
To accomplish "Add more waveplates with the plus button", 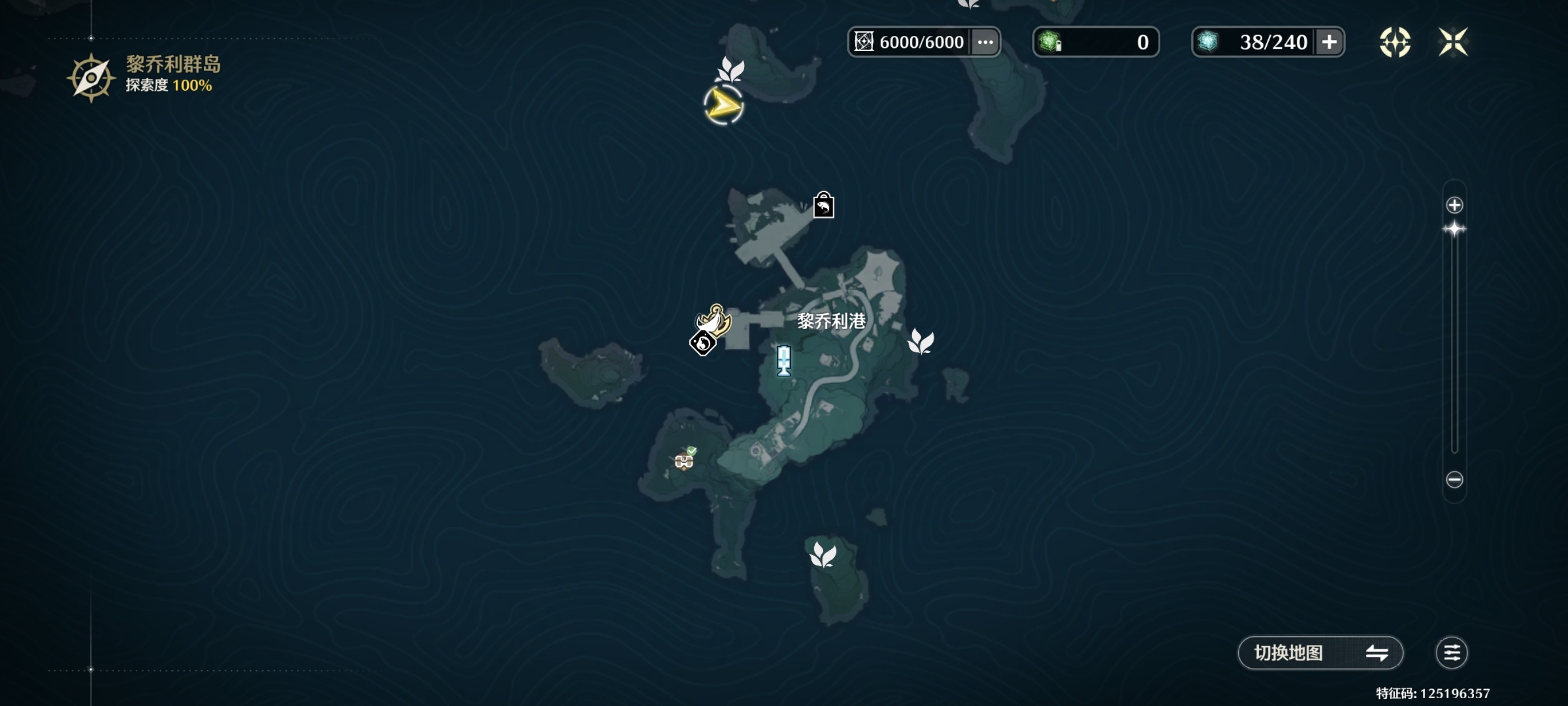I will pos(1329,42).
